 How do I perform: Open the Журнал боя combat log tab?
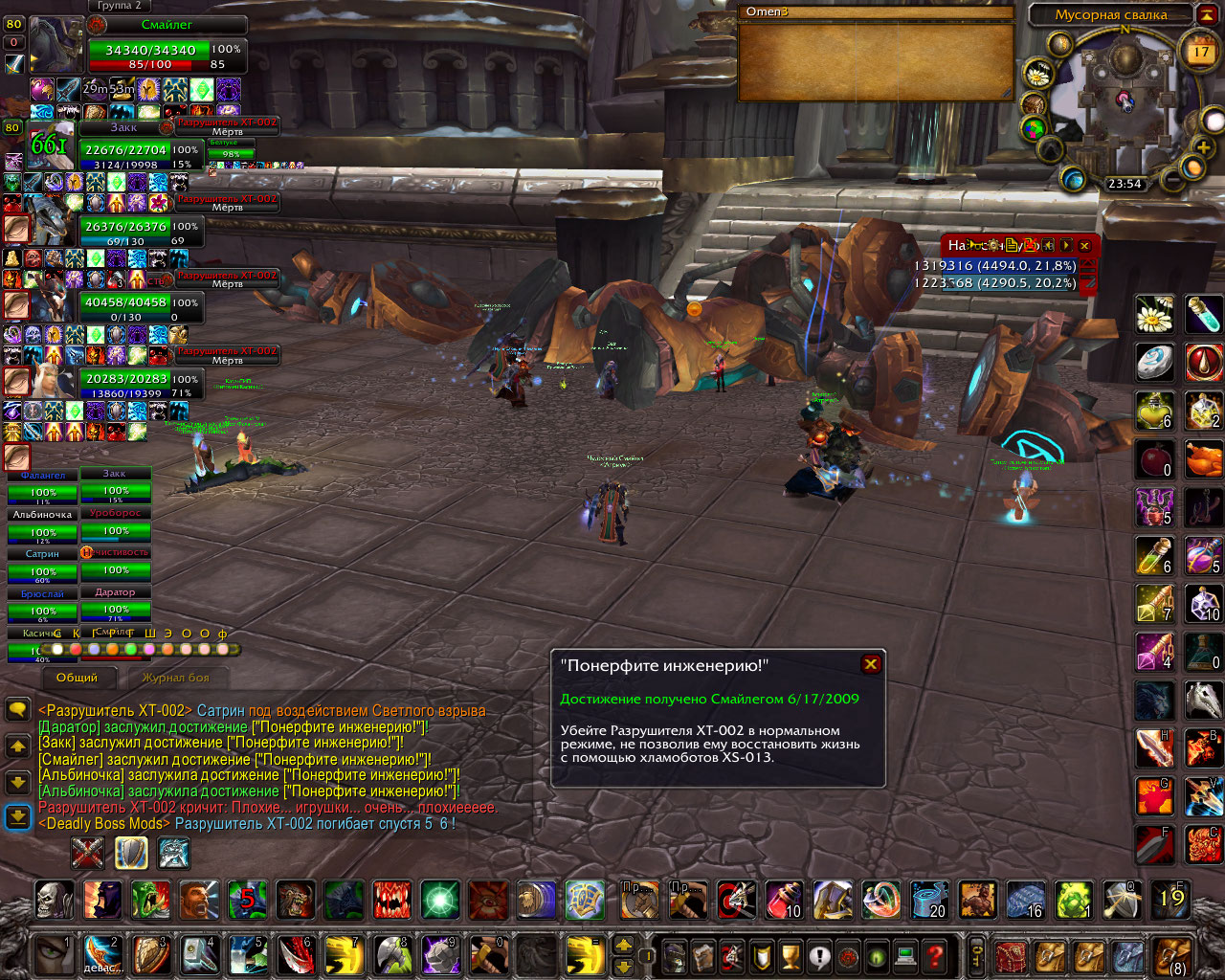pos(176,678)
